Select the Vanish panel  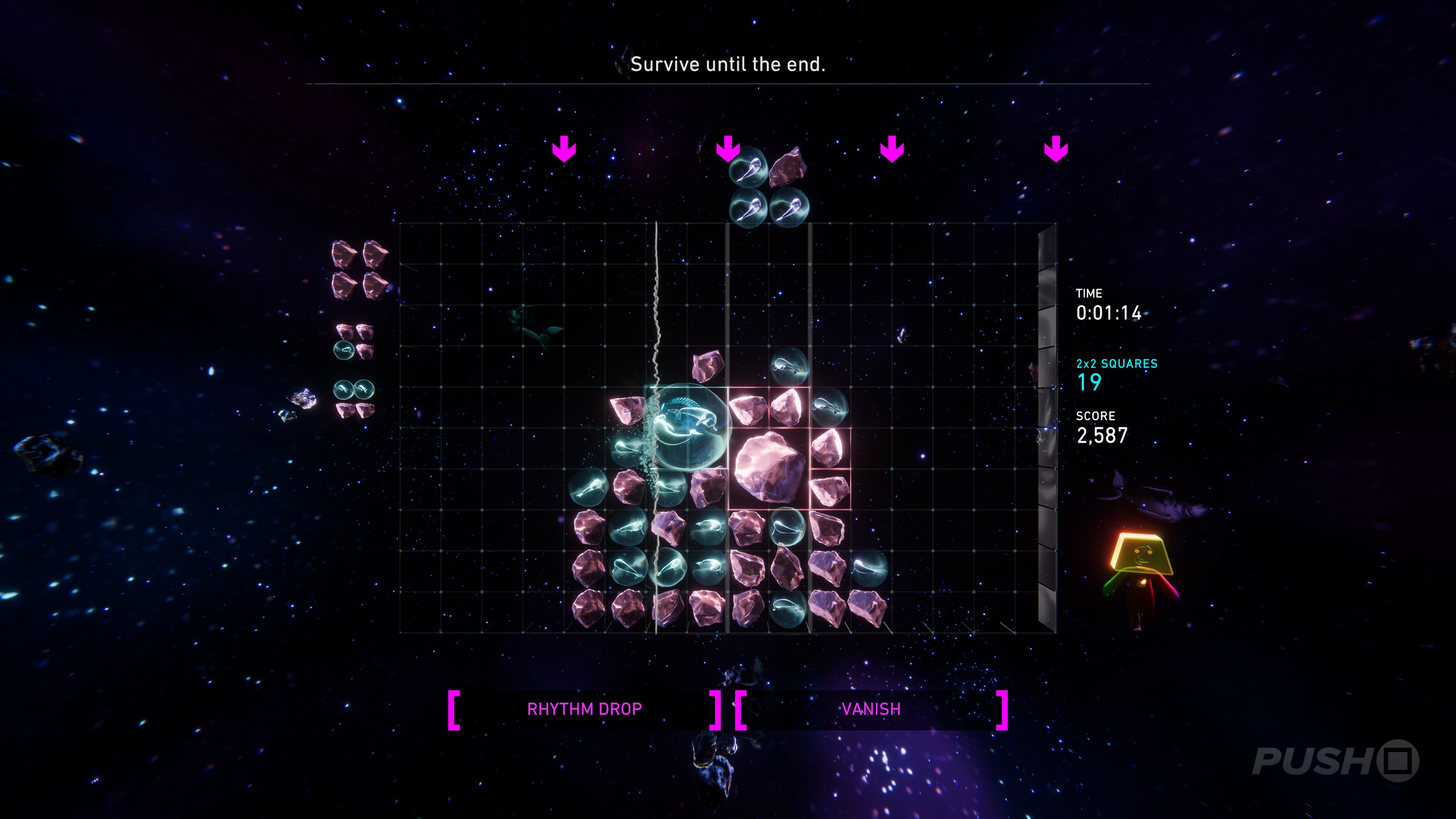(x=871, y=709)
